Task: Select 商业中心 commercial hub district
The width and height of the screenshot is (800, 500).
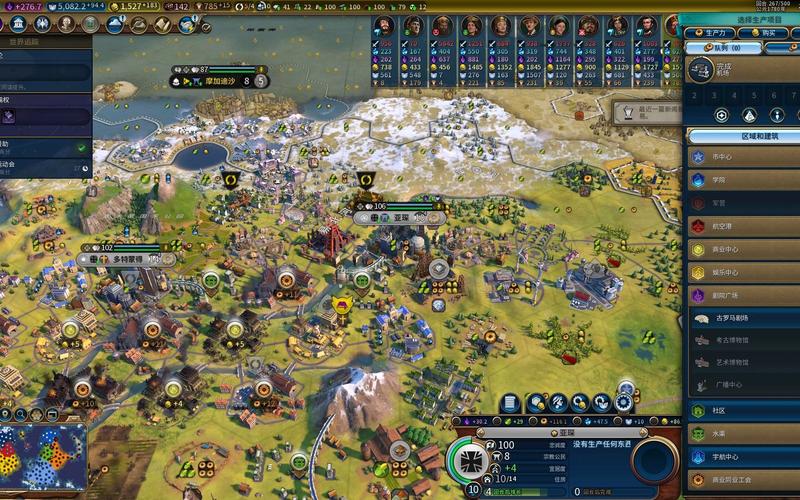Action: [742, 249]
